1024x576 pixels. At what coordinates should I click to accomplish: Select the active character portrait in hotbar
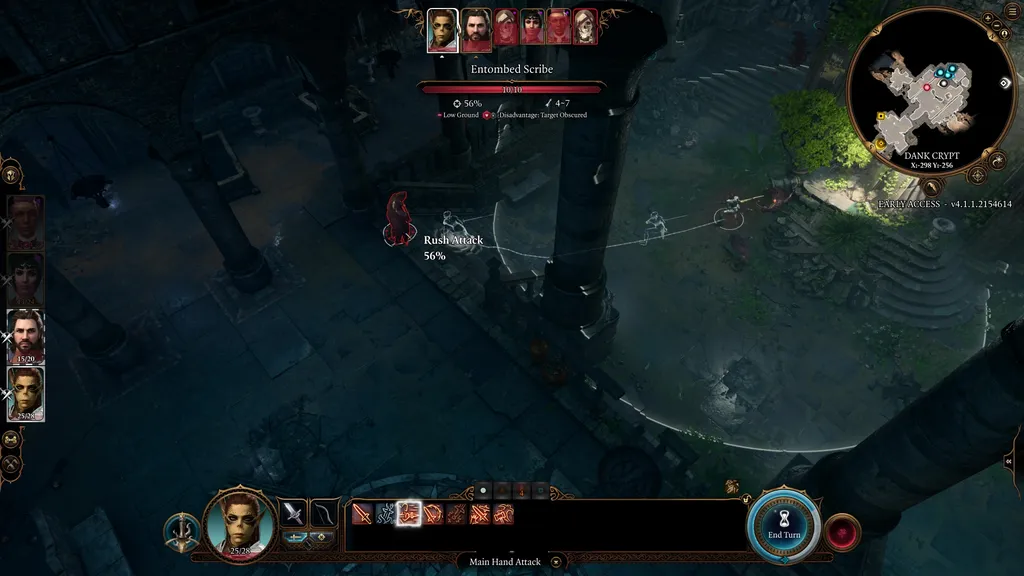[239, 522]
